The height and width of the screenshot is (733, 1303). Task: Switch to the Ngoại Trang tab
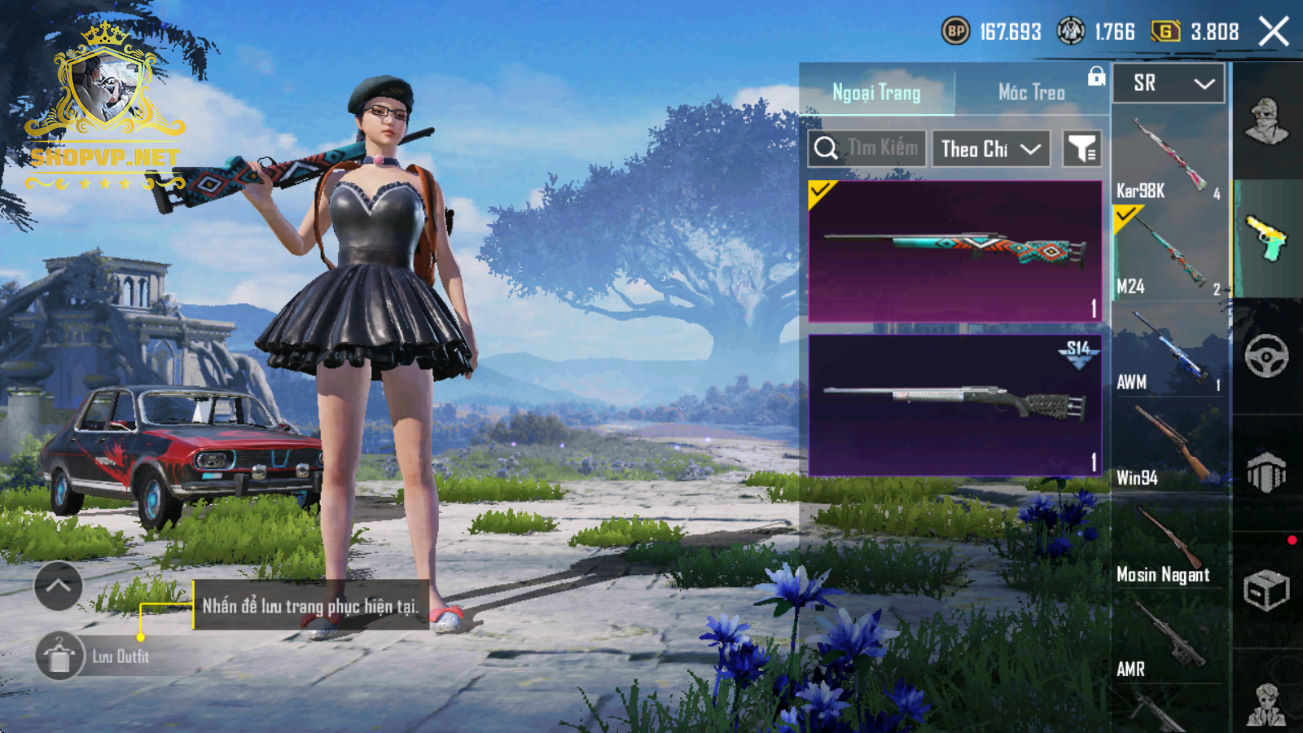(x=876, y=93)
